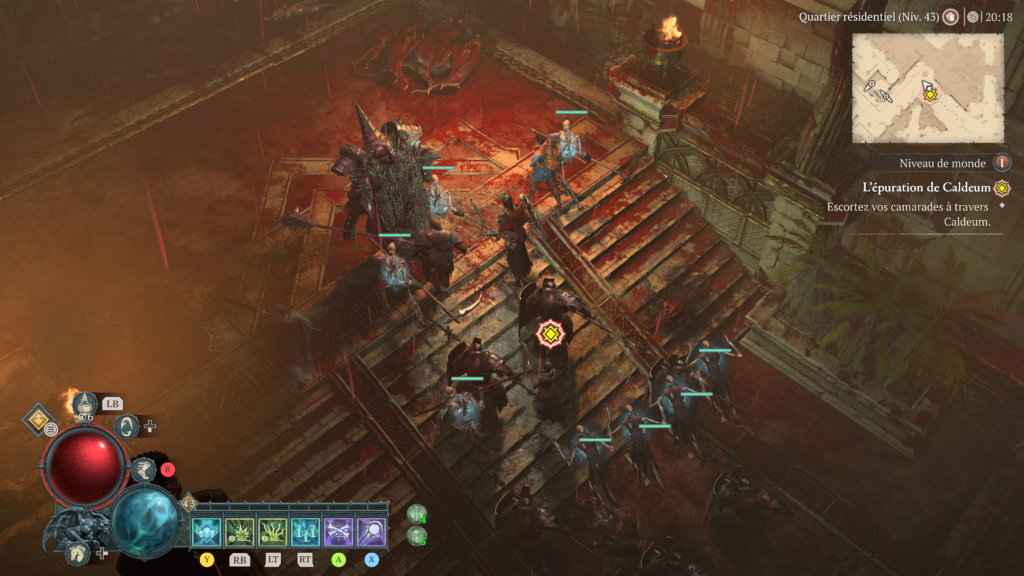Activate the second skill with the green burst
1024x576 pixels.
pos(239,531)
